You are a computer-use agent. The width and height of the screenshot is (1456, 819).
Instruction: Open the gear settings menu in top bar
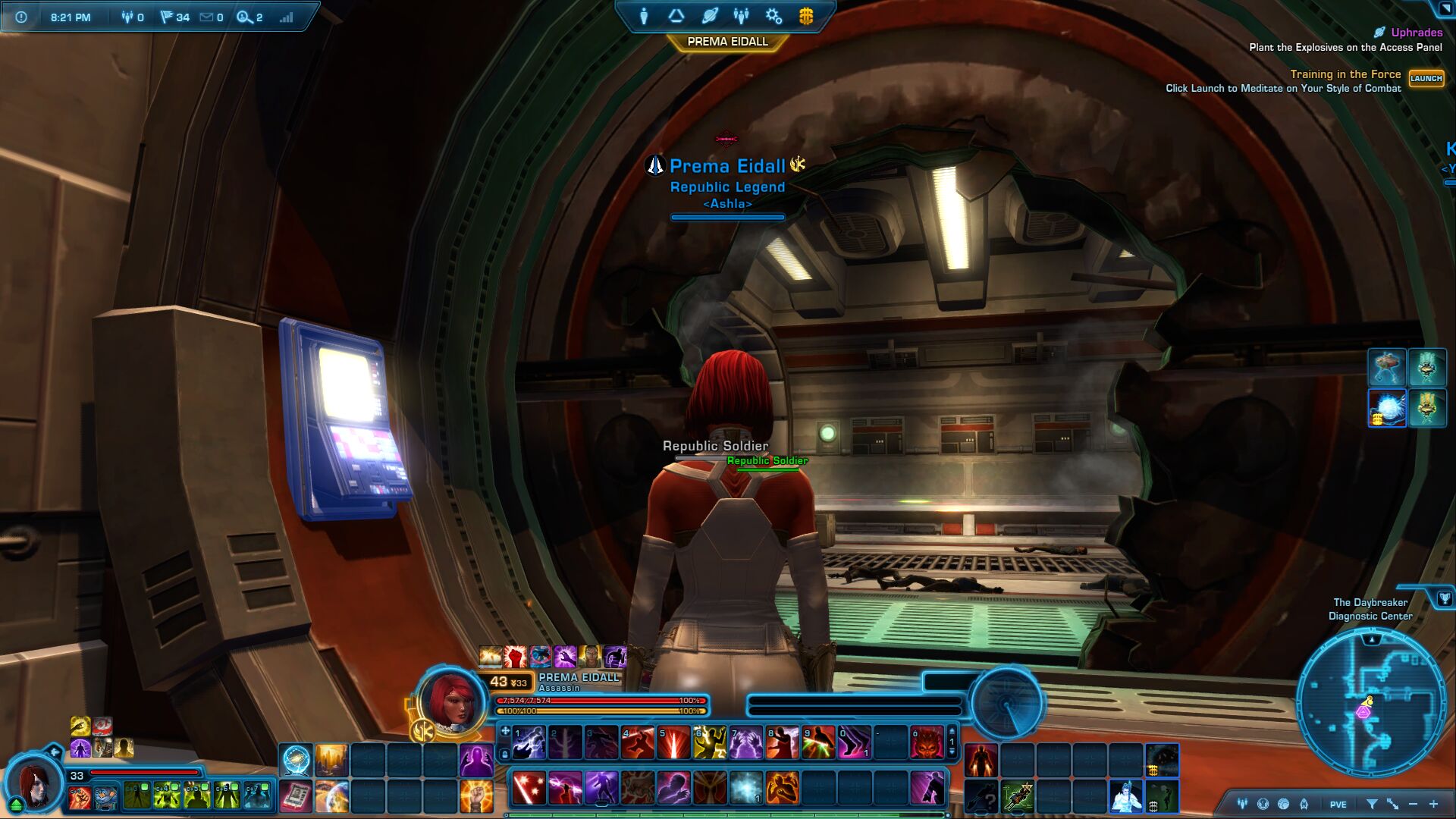[773, 16]
